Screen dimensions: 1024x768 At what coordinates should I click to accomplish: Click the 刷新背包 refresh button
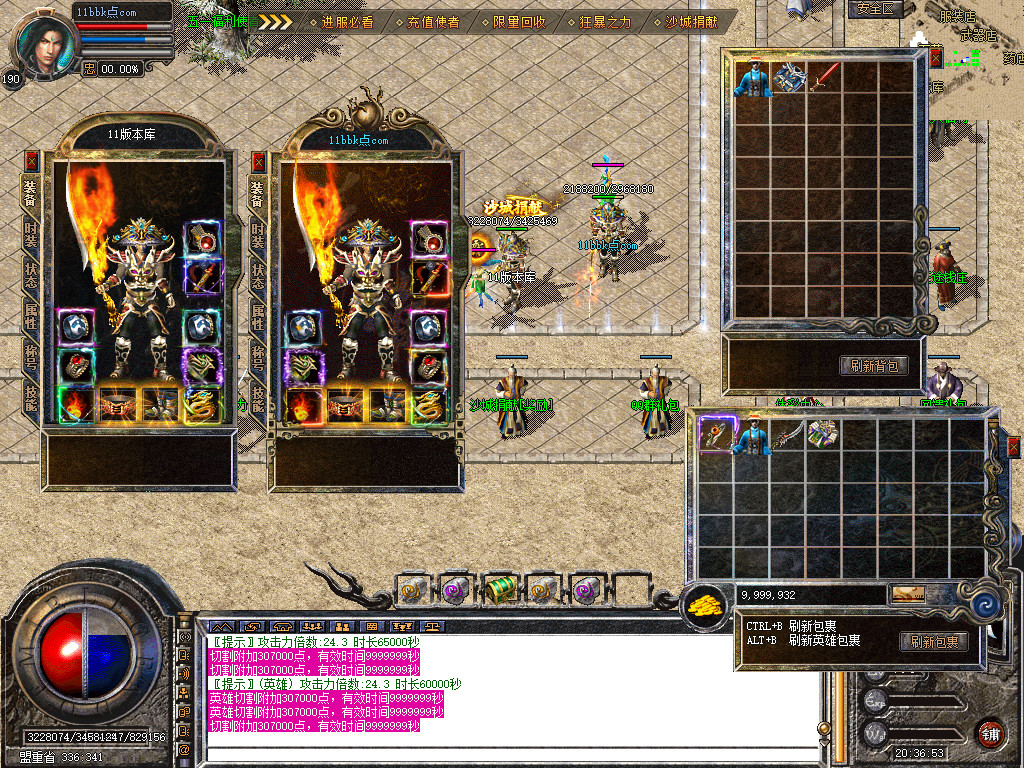pyautogui.click(x=873, y=366)
